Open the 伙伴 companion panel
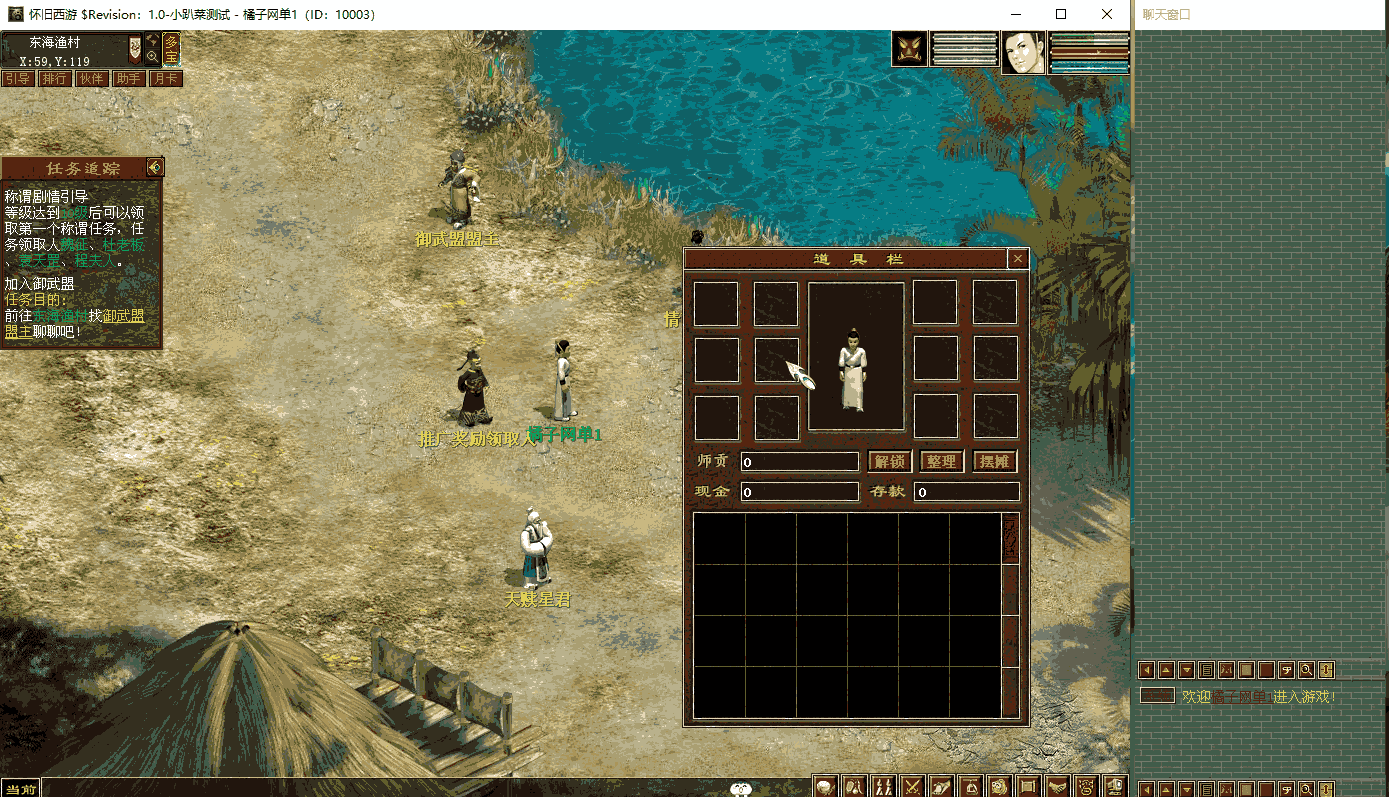This screenshot has width=1389, height=797. [x=91, y=79]
